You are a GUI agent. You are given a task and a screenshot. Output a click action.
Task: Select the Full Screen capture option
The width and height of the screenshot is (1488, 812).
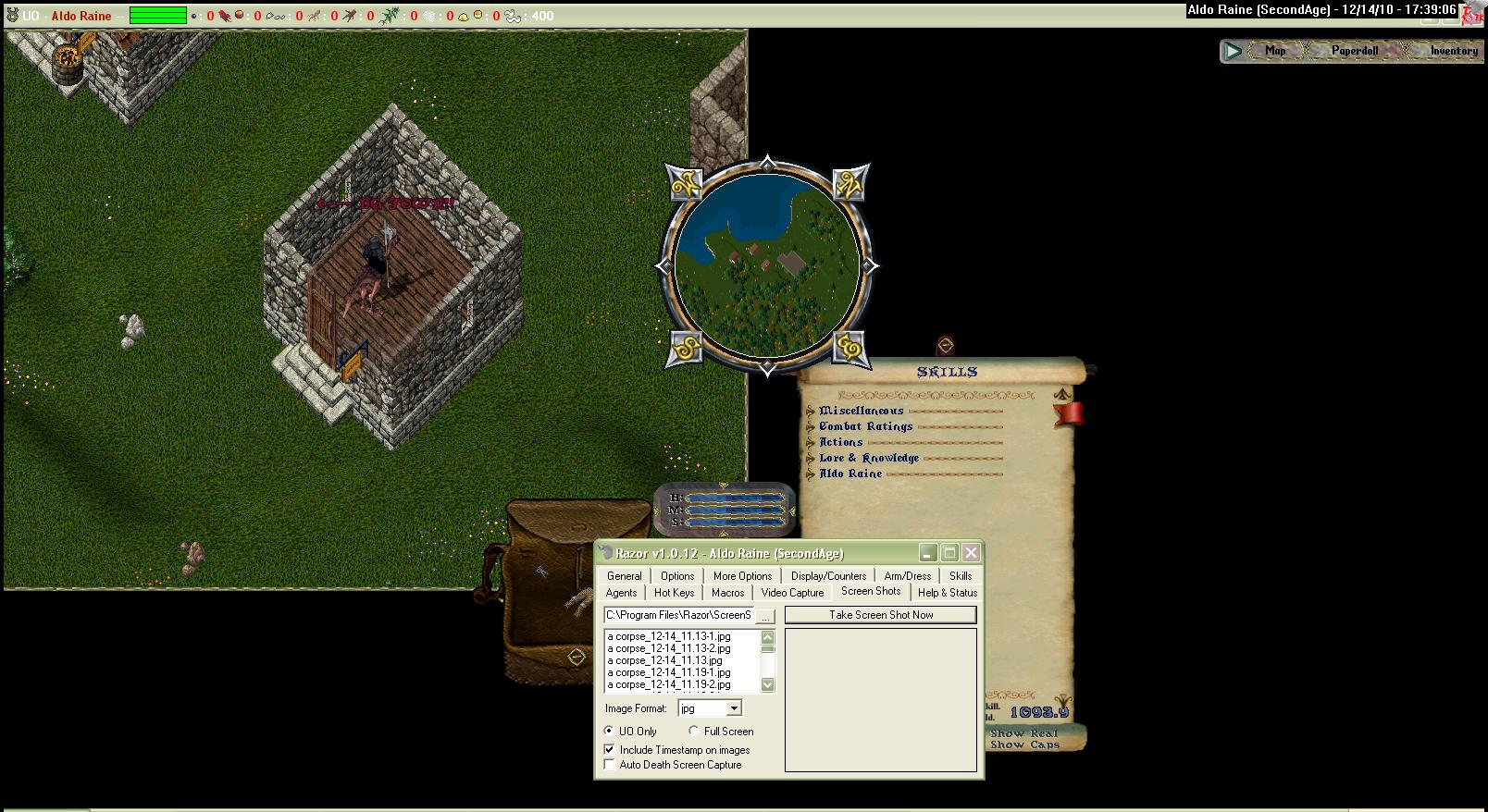pos(694,732)
